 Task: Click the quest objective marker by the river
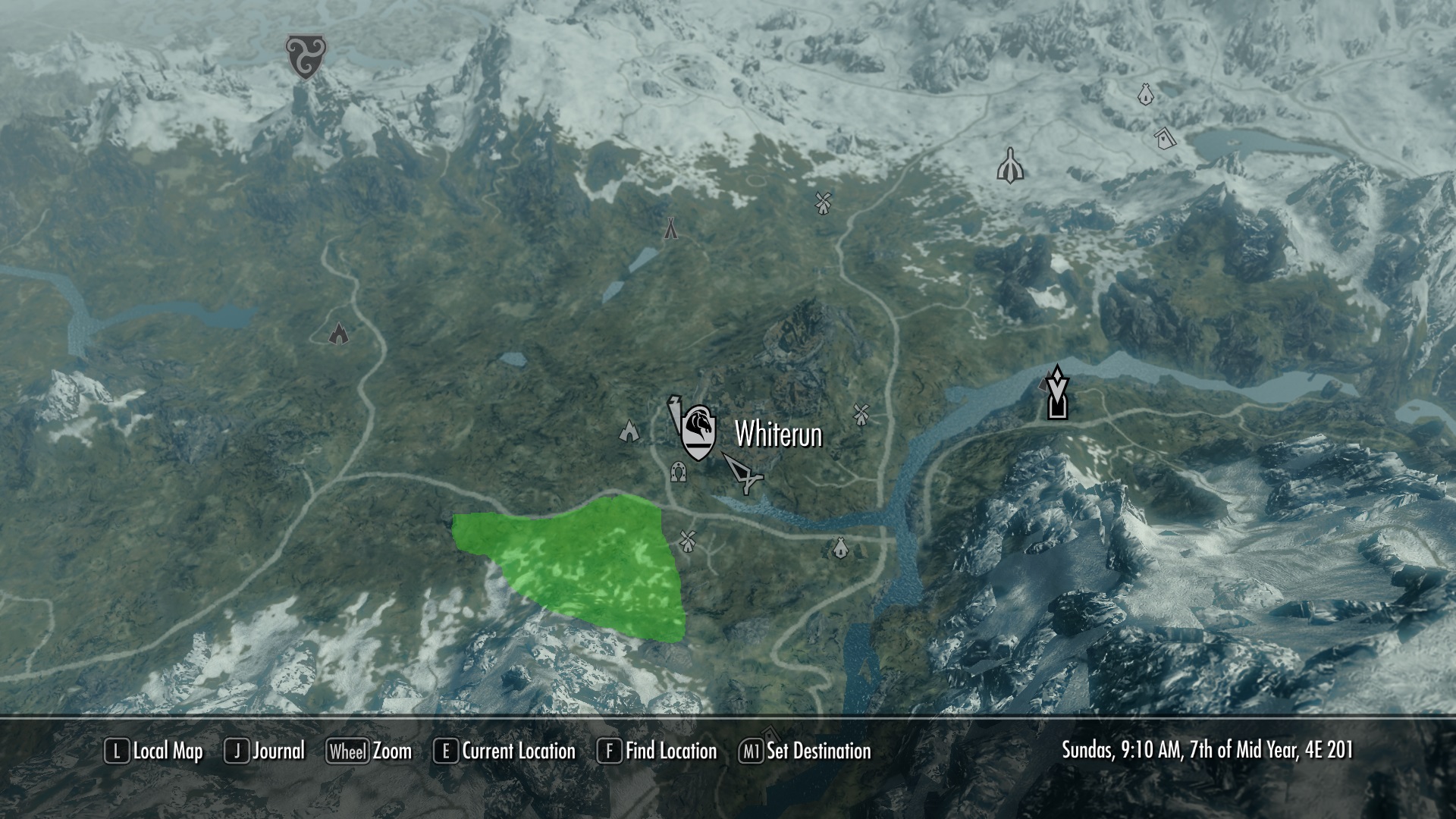[1056, 393]
